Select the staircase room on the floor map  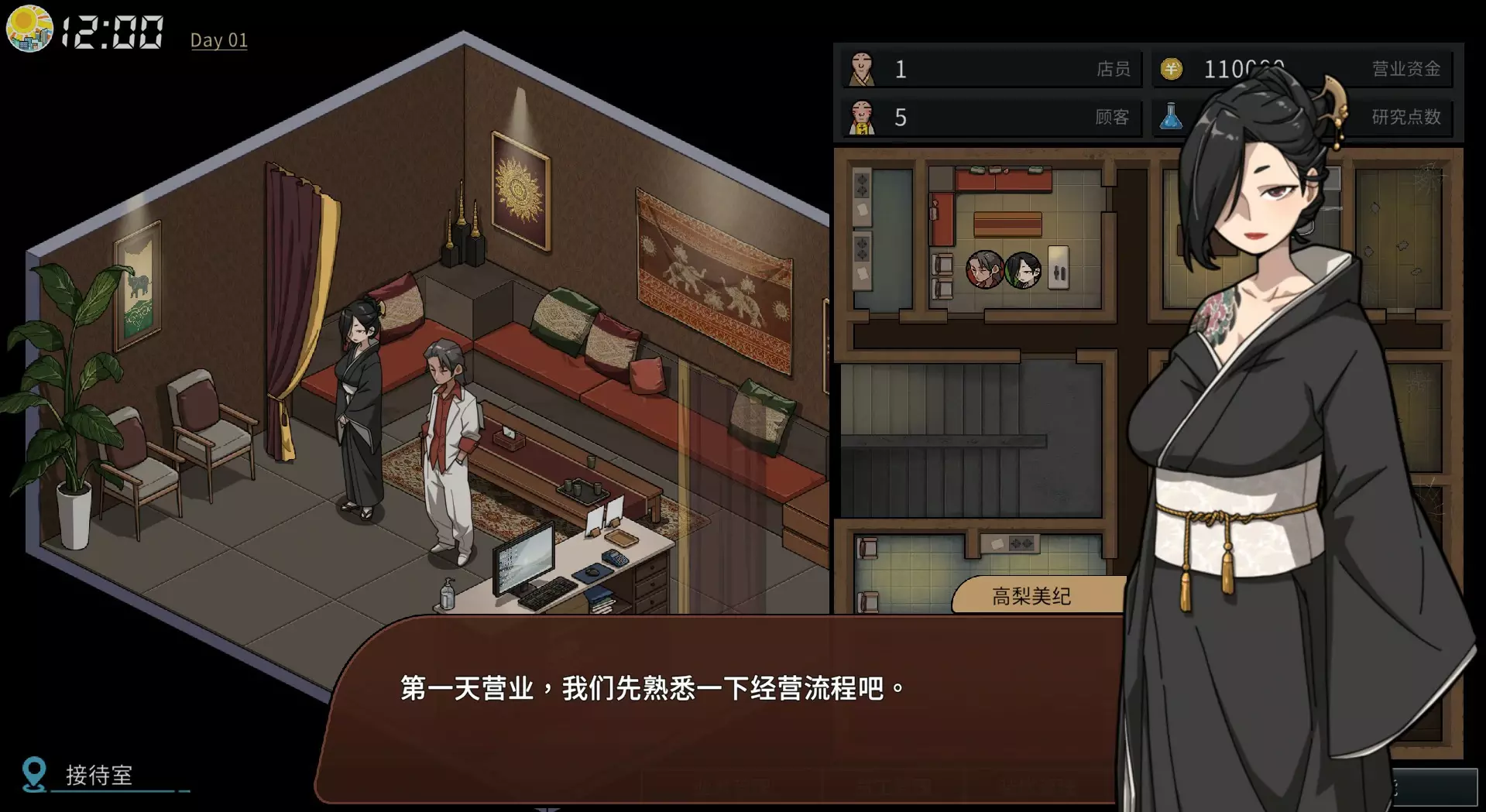971,439
